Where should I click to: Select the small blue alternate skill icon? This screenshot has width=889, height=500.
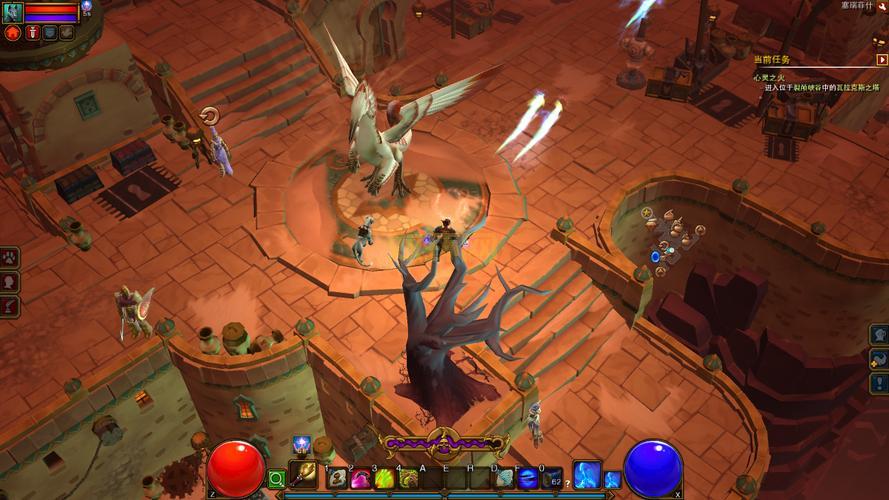tap(612, 480)
